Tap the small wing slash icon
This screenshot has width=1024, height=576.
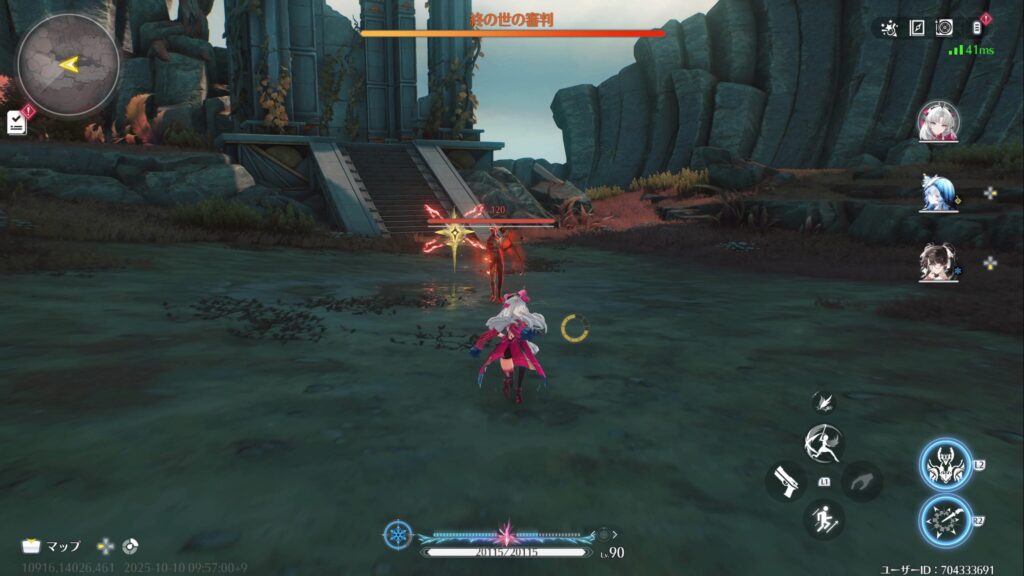click(x=824, y=400)
